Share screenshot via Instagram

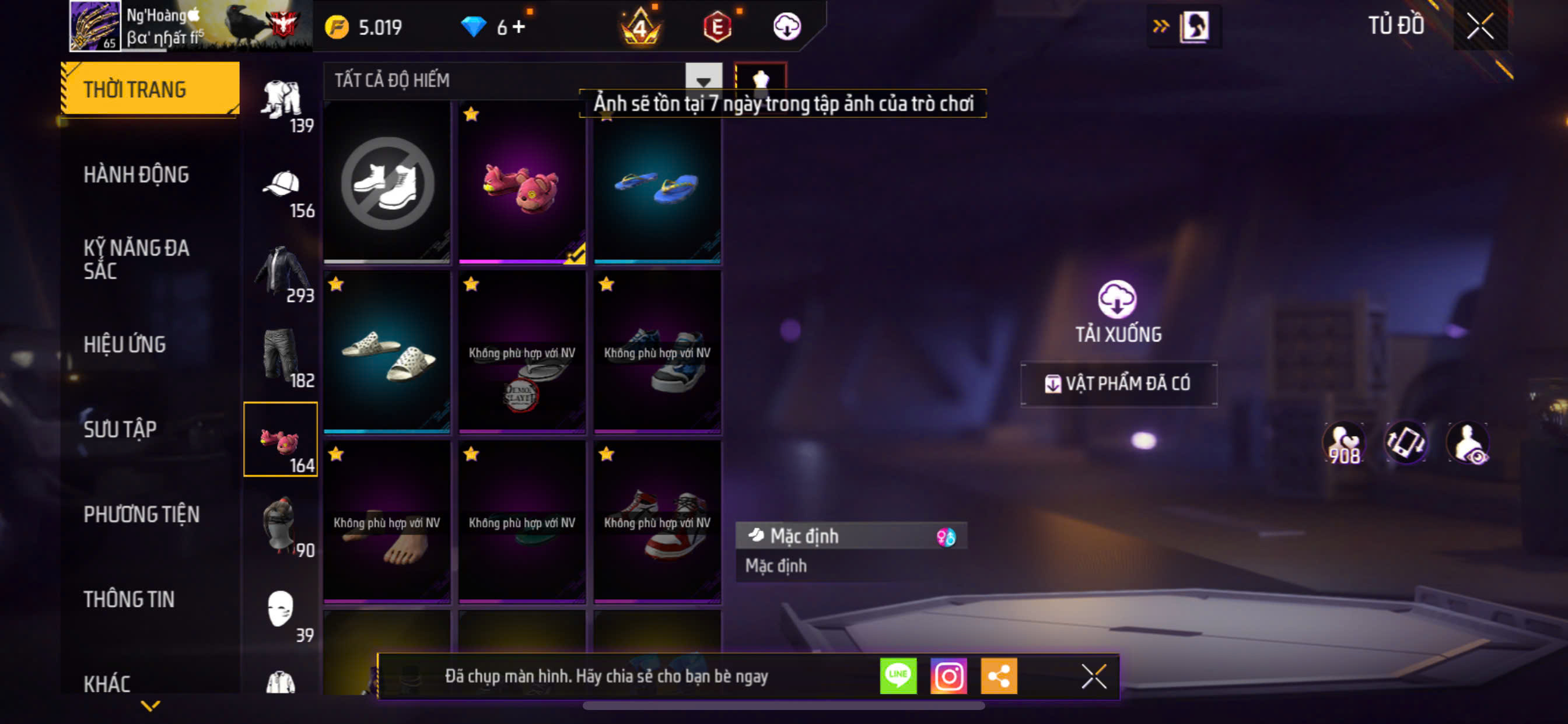[949, 676]
